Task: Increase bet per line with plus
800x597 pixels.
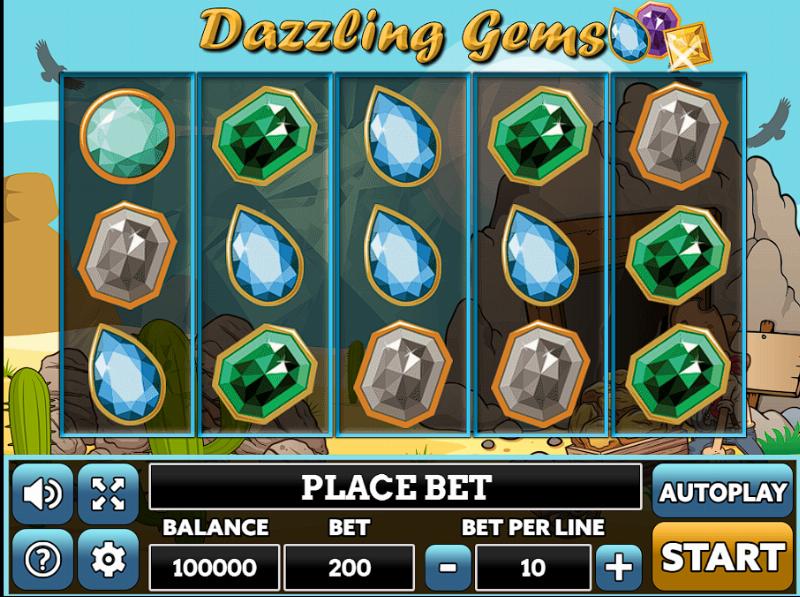Action: point(619,568)
